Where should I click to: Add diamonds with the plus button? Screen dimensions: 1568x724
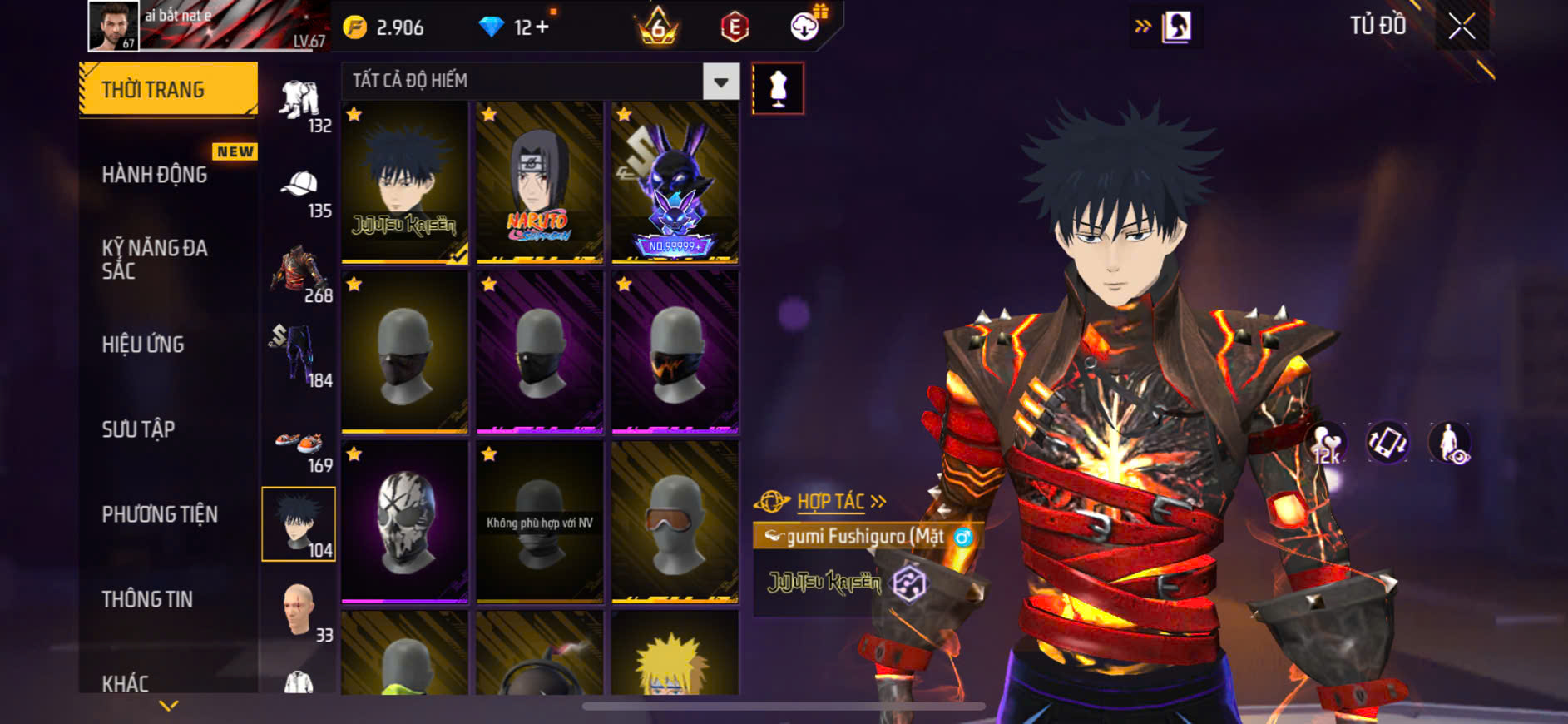[x=542, y=27]
